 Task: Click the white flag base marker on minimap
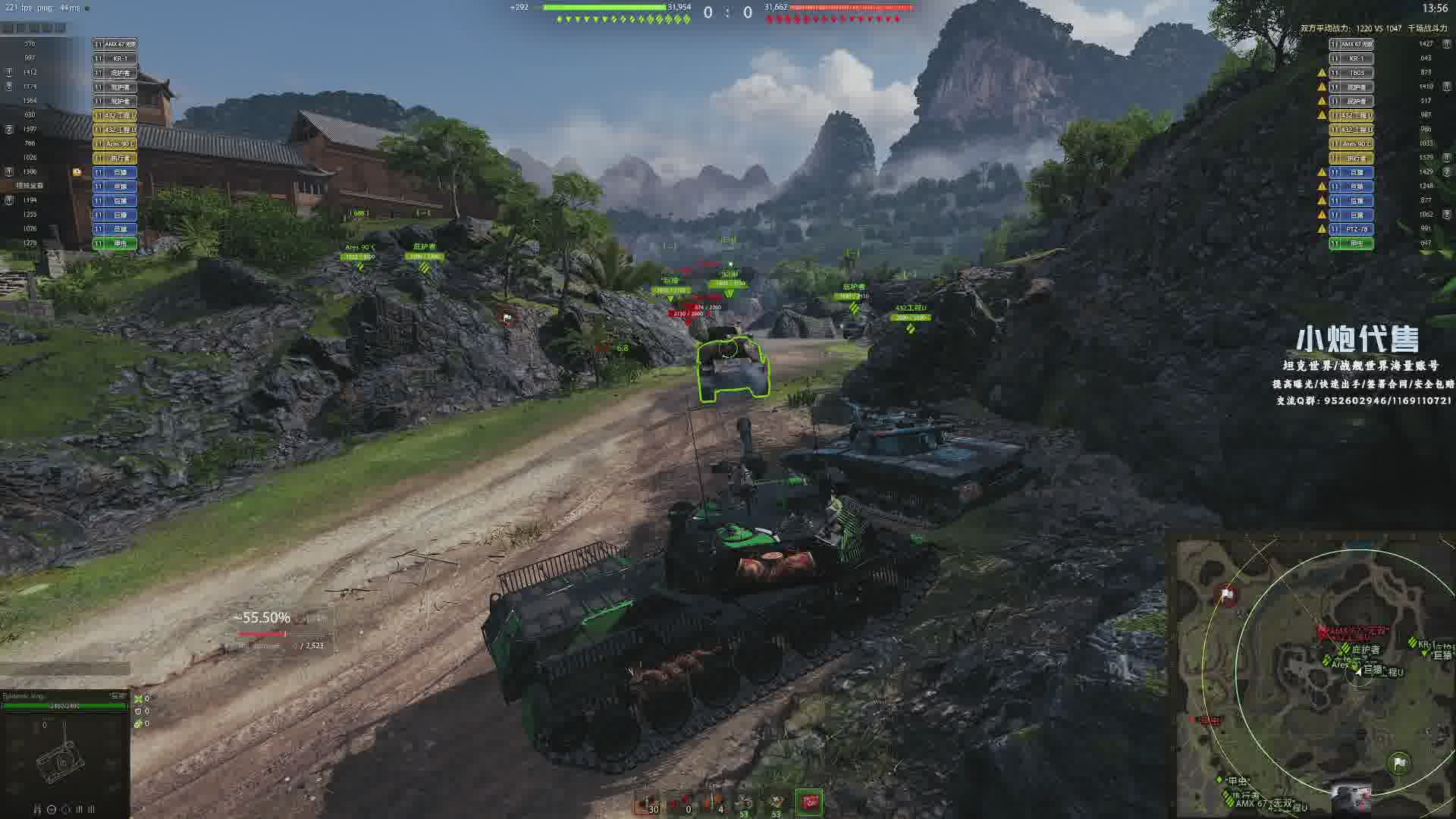1399,763
